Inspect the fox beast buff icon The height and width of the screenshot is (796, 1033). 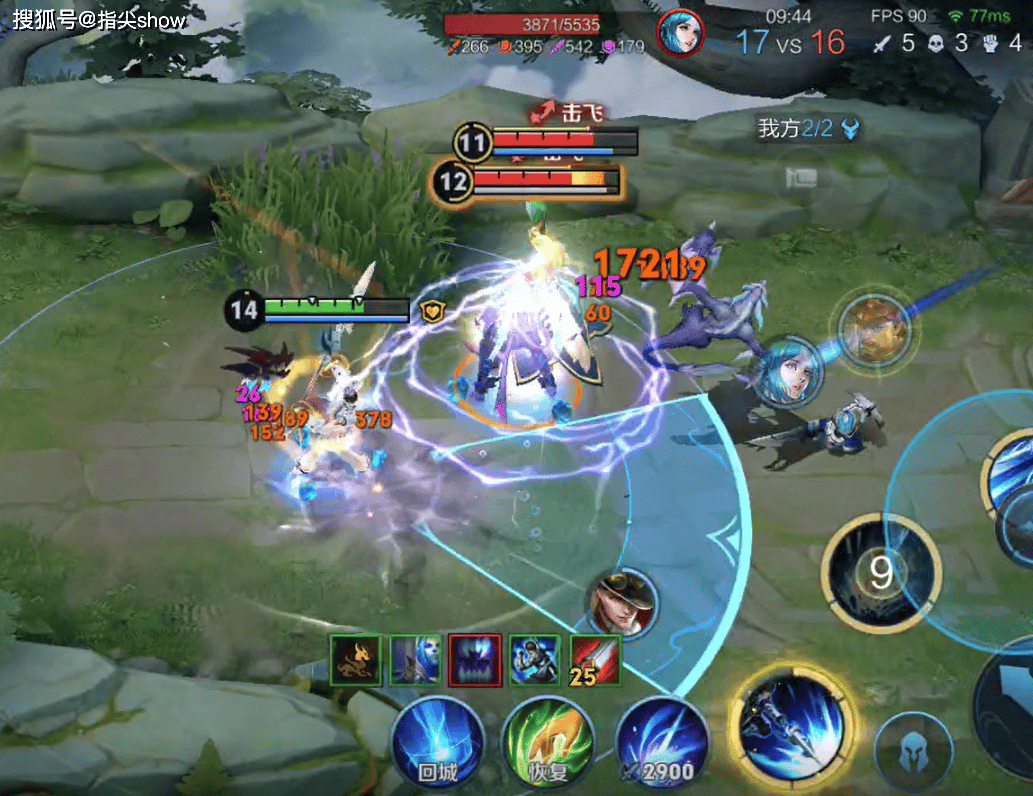point(356,660)
